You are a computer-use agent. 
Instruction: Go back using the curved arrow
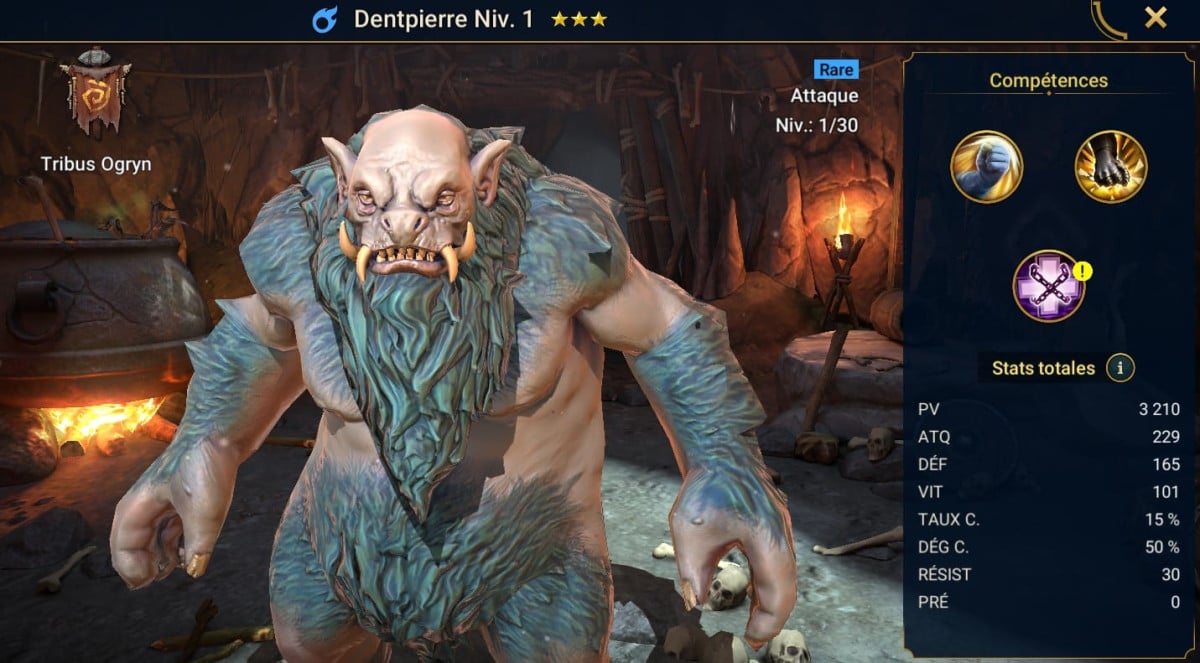[x=1108, y=19]
